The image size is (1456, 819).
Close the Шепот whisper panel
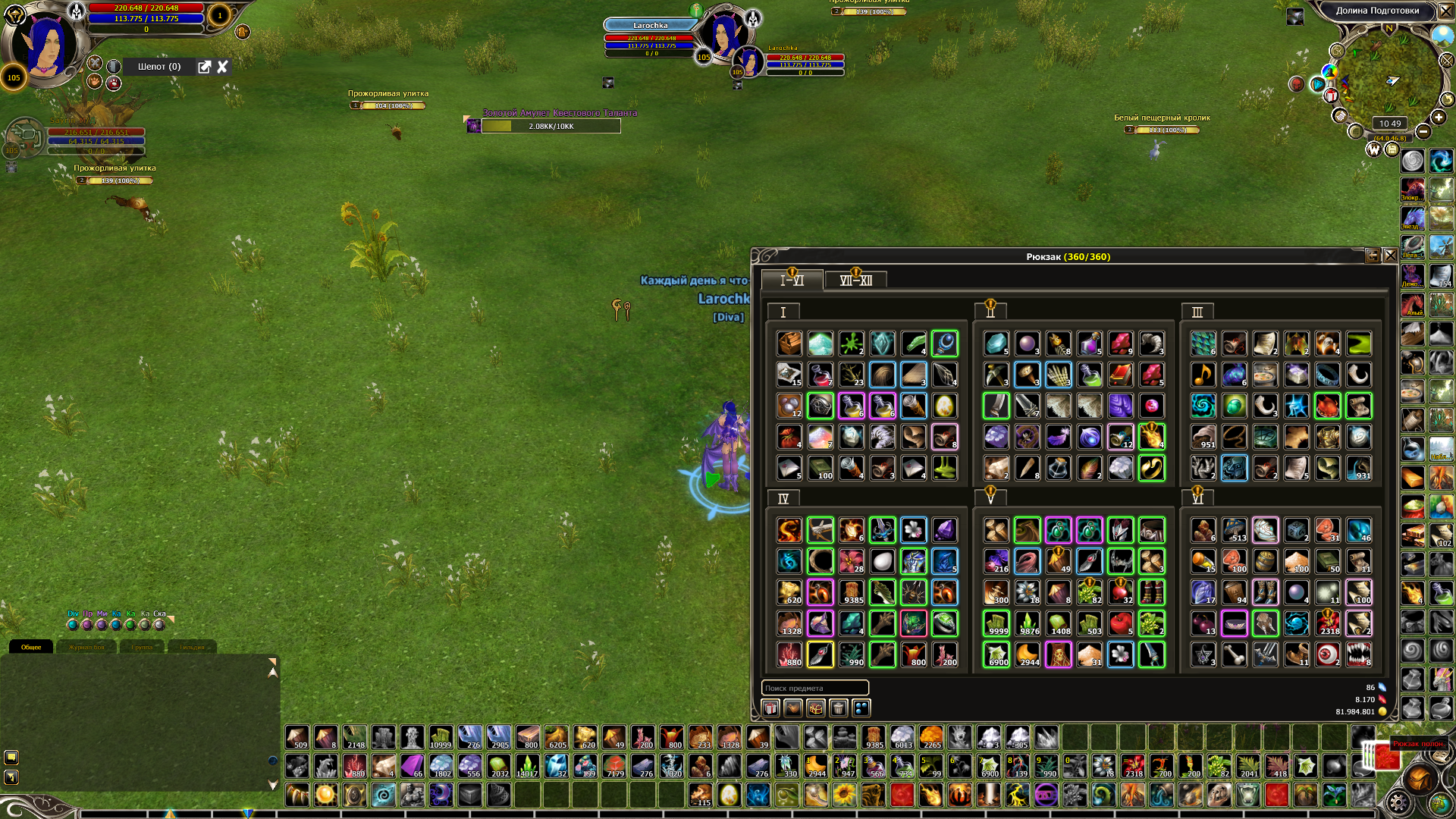222,67
